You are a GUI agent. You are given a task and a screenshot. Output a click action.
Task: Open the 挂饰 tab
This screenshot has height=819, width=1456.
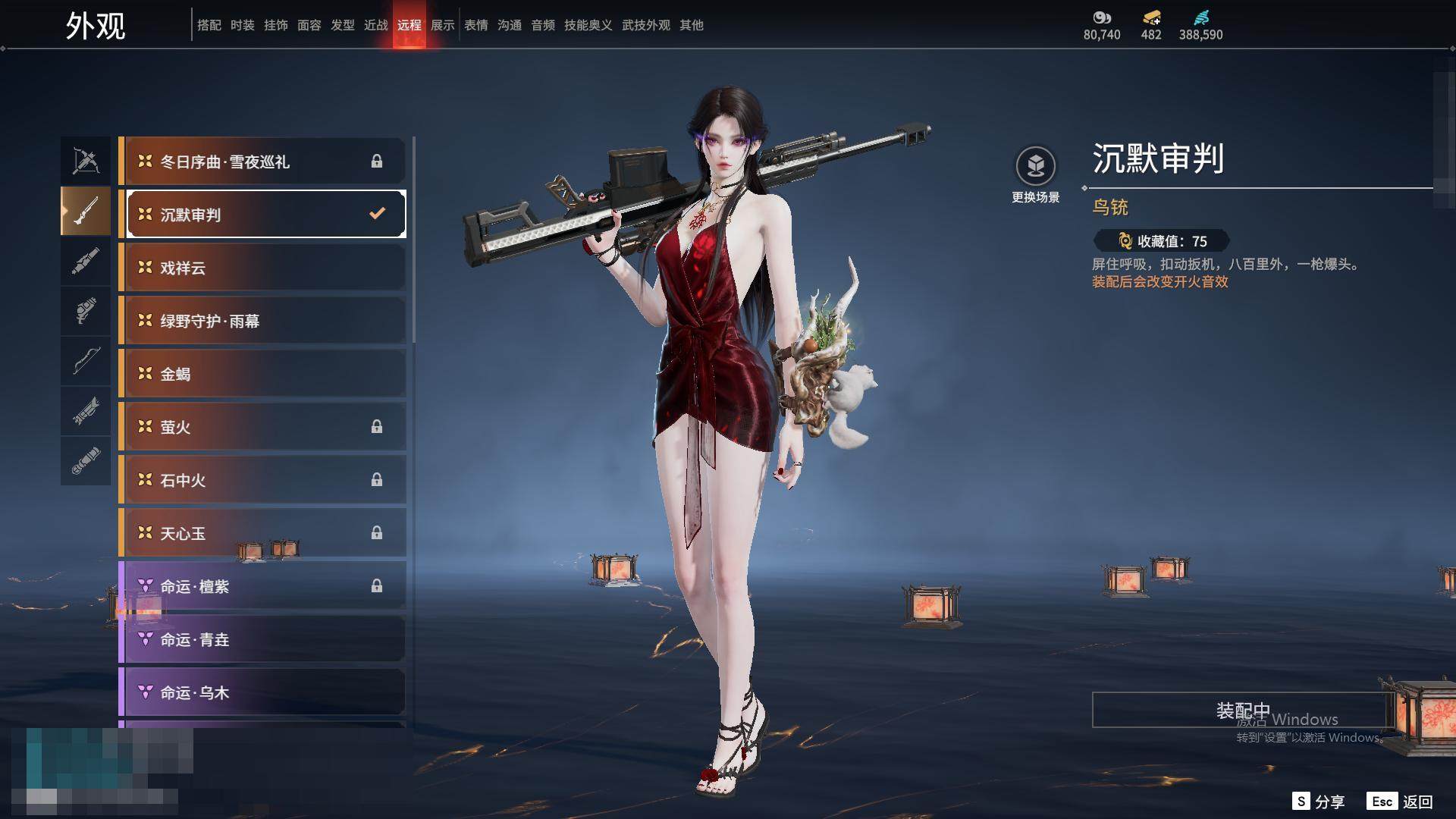point(276,25)
